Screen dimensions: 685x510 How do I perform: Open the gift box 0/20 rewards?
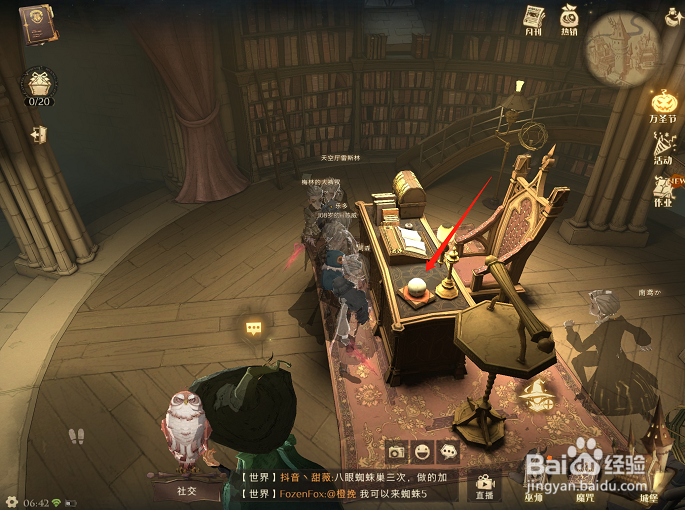pos(39,85)
